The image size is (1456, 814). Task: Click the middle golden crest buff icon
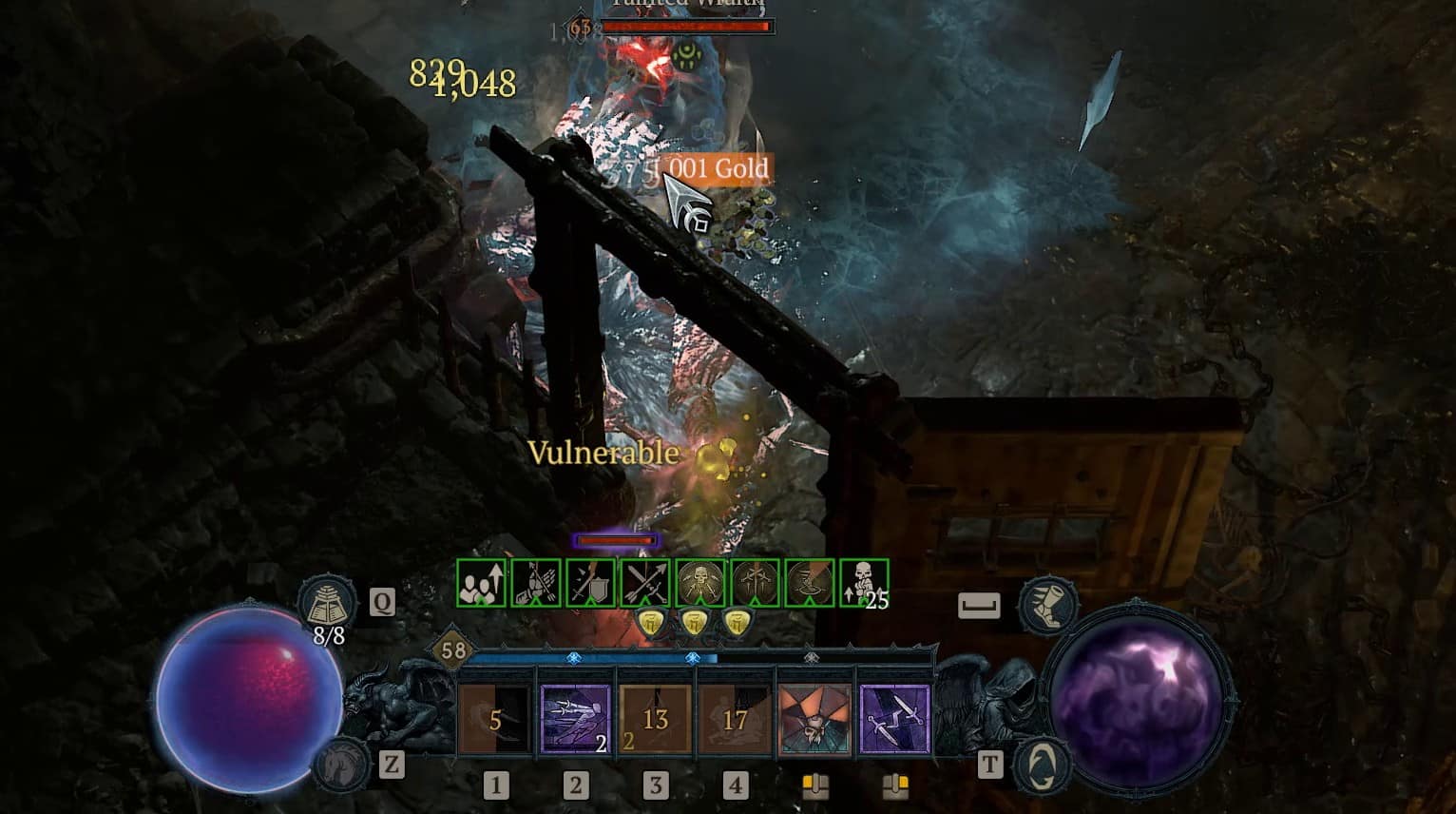(694, 623)
